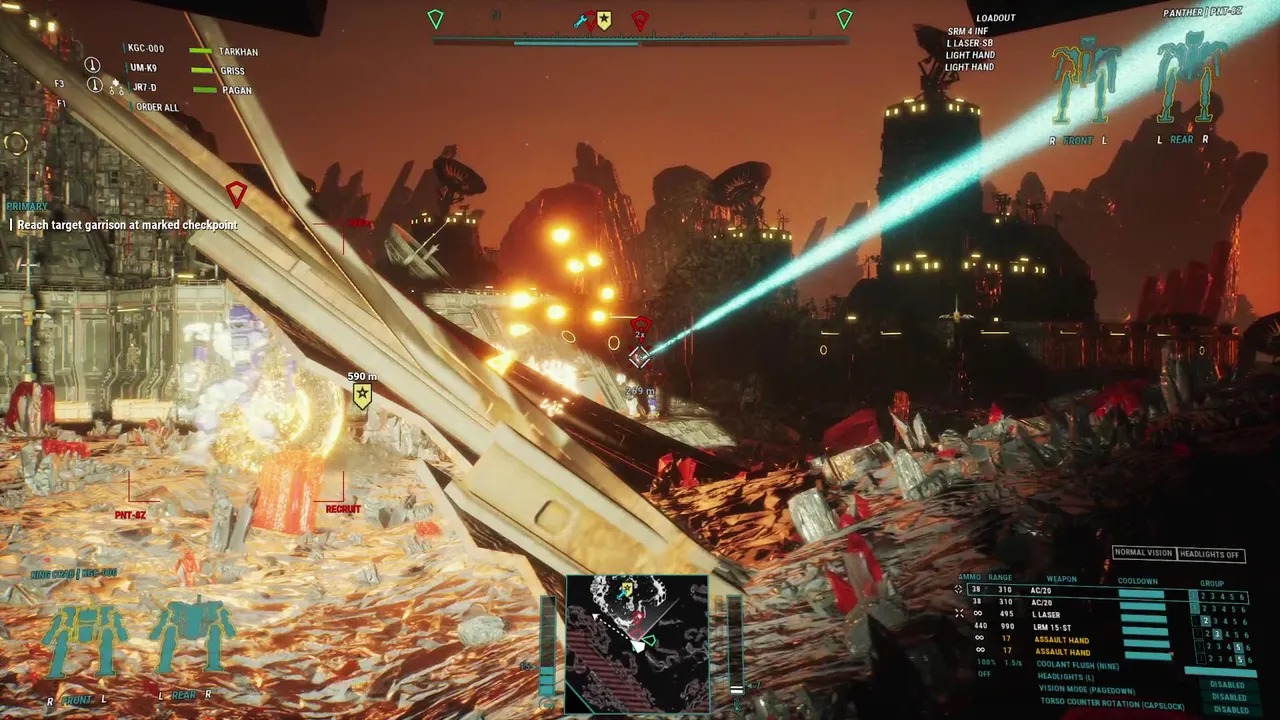Choose the Order All lance command
The width and height of the screenshot is (1280, 720).
pos(157,107)
